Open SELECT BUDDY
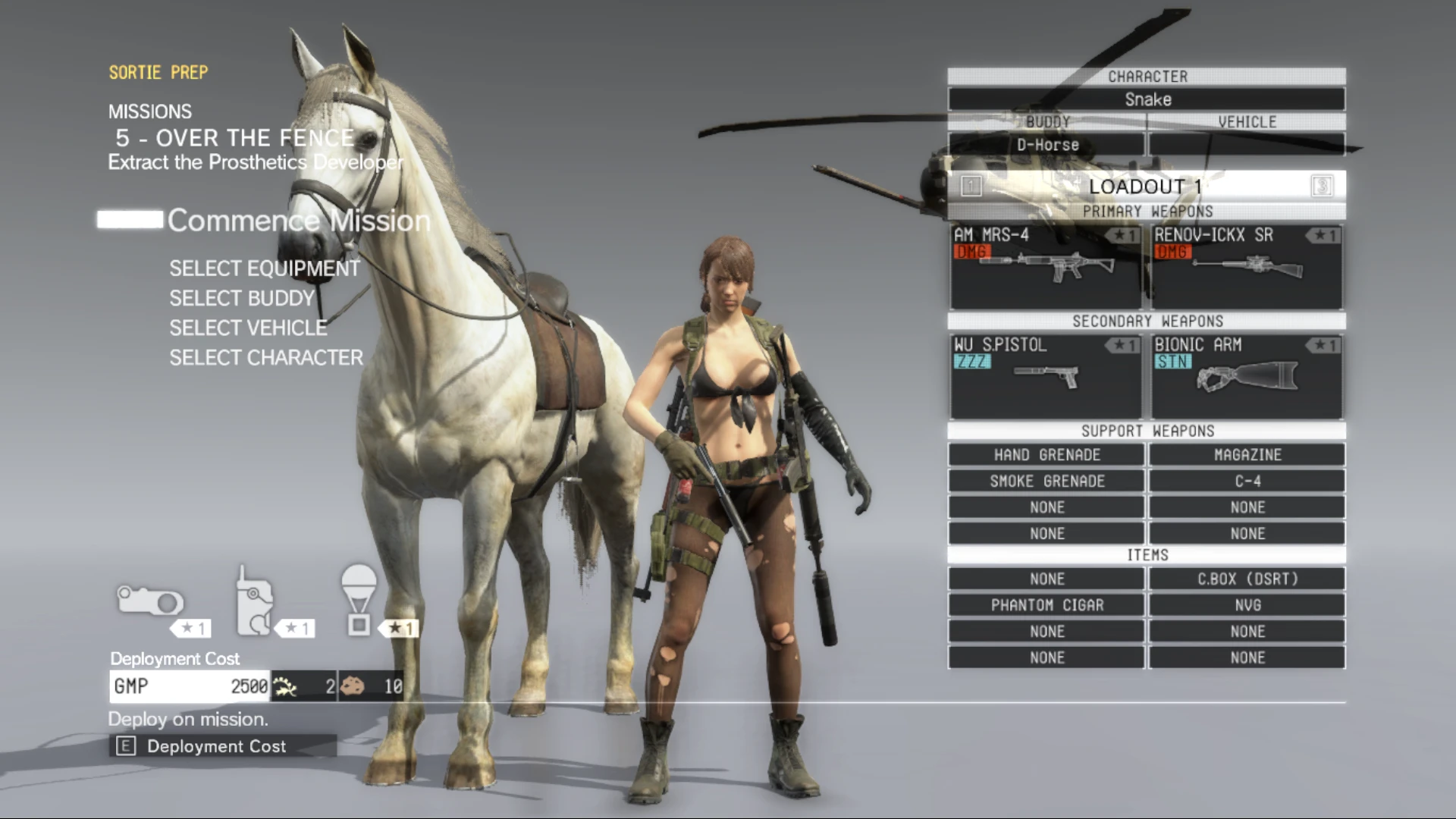Image resolution: width=1456 pixels, height=819 pixels. 241,298
